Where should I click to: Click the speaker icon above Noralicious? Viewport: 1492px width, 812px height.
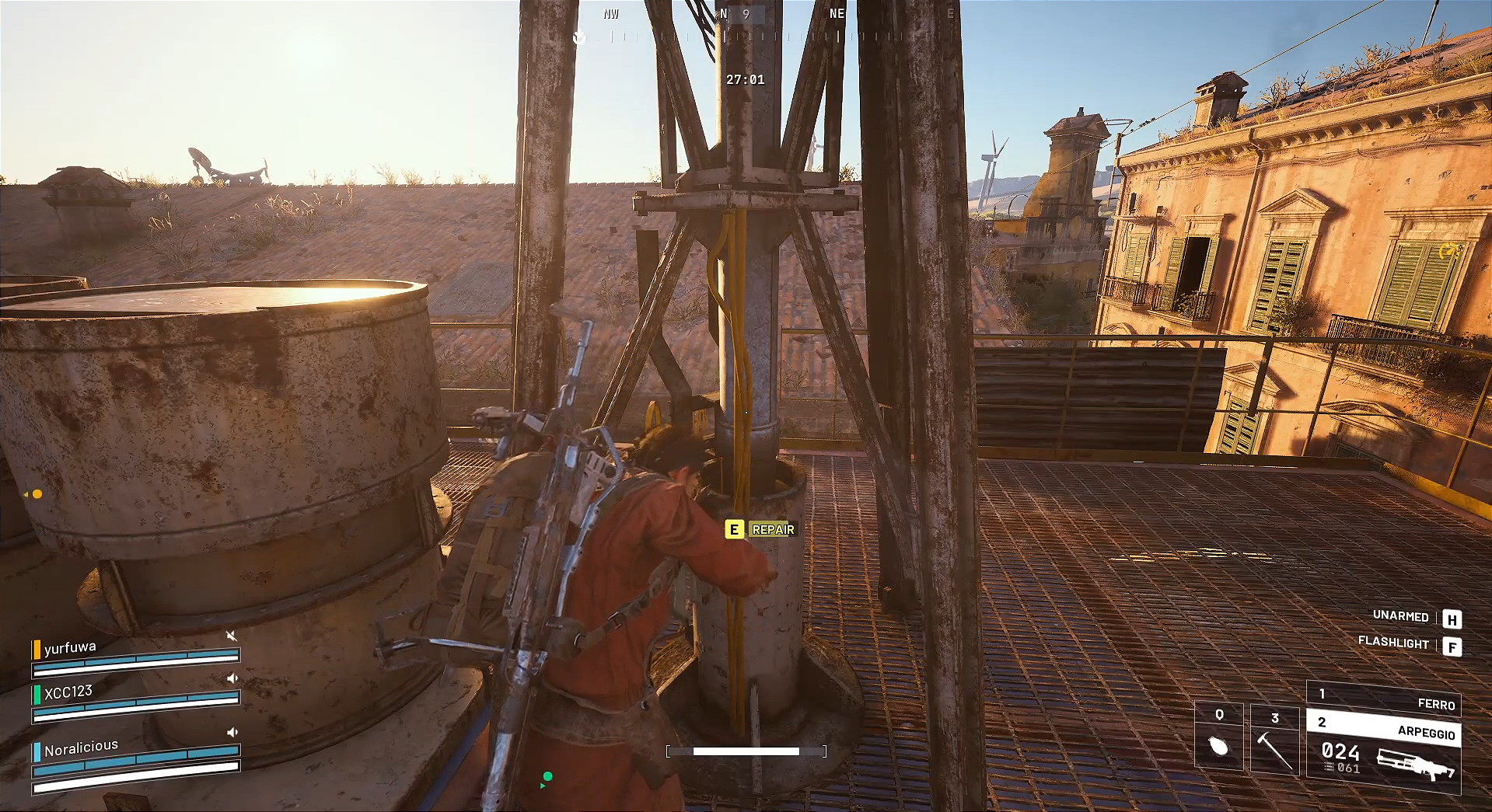coord(232,732)
